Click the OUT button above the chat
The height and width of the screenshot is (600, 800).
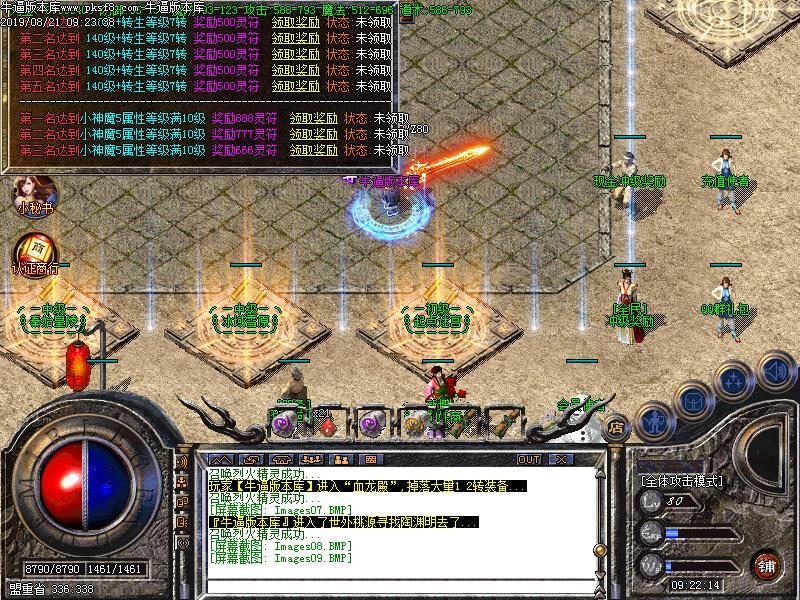[528, 459]
